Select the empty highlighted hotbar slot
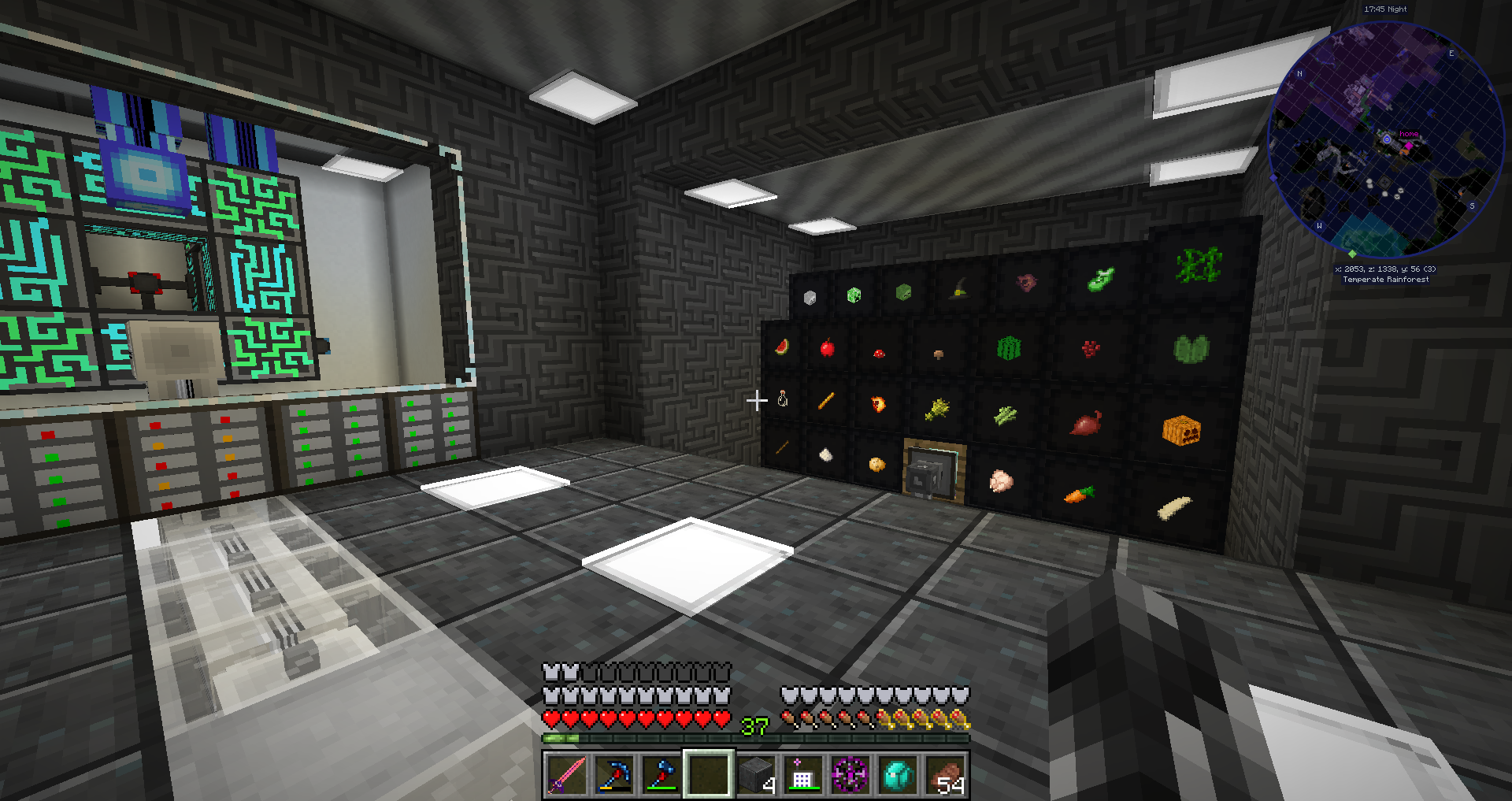Viewport: 1512px width, 801px height. tap(708, 774)
